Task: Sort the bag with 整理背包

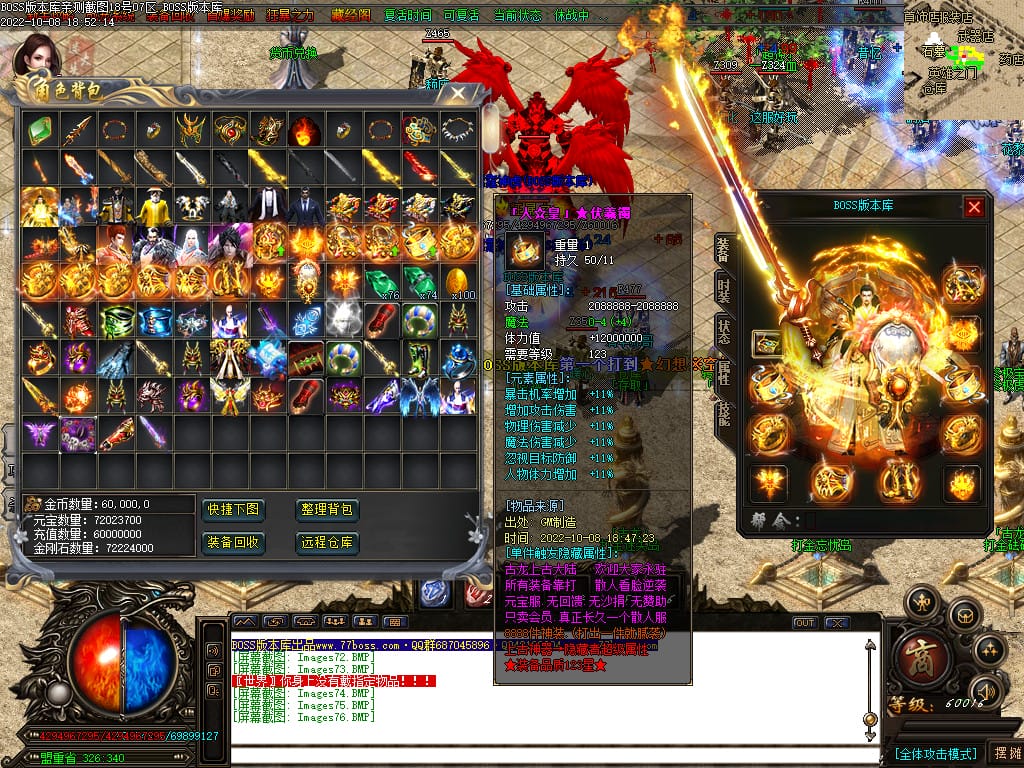Action: [327, 509]
